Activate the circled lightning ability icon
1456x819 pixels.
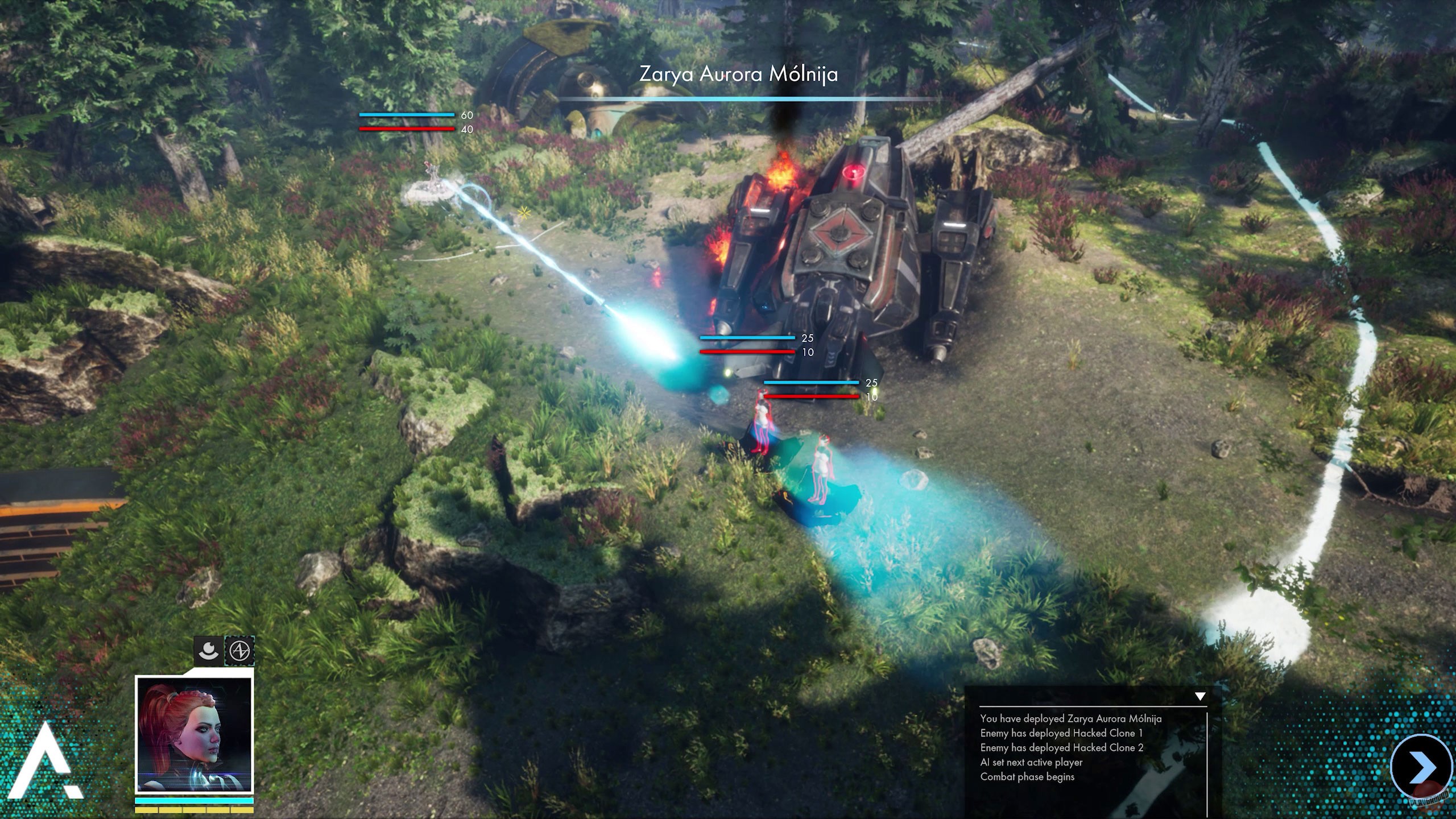point(239,650)
